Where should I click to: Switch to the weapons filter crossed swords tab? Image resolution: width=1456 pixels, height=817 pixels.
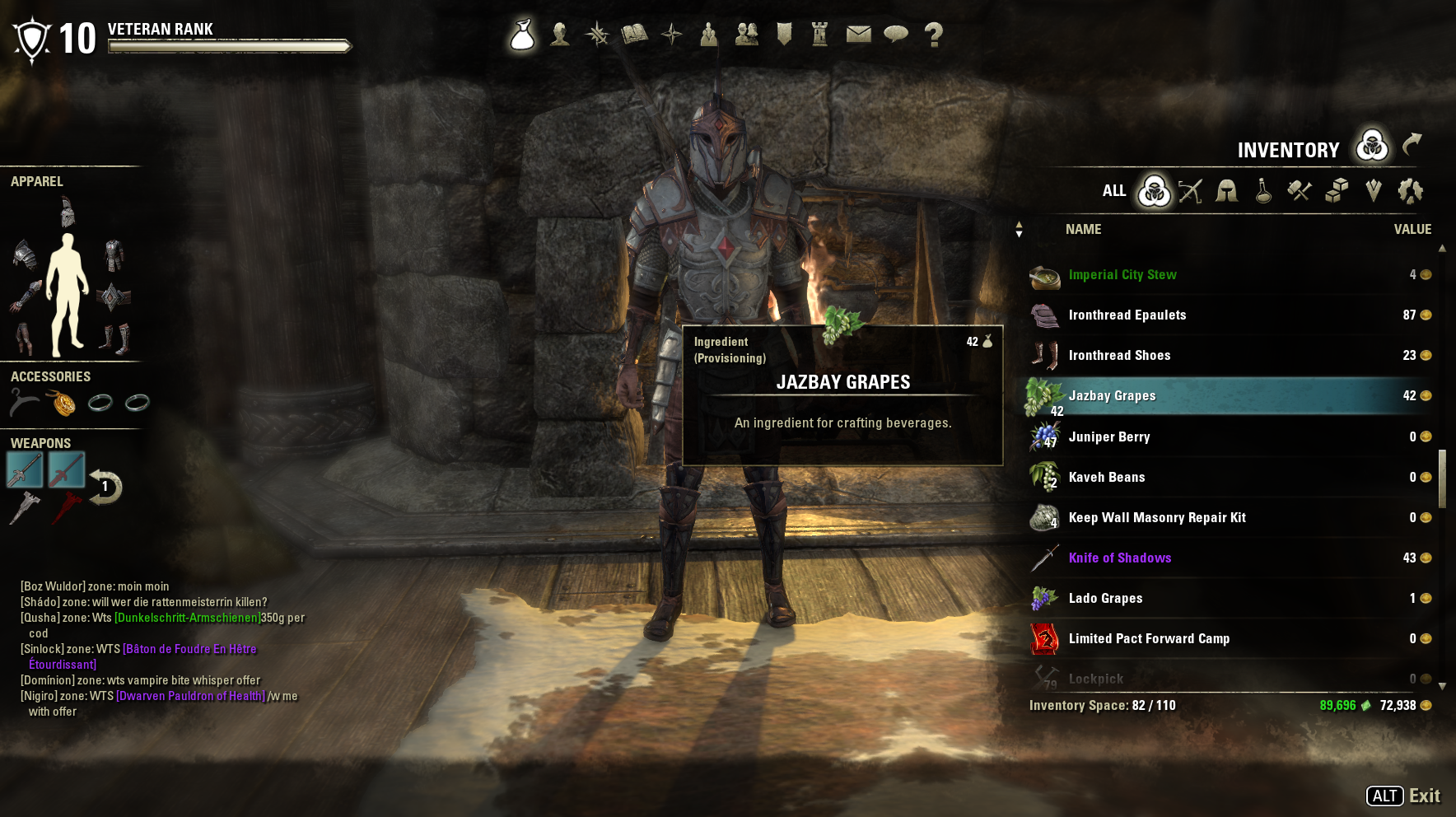click(x=1190, y=191)
